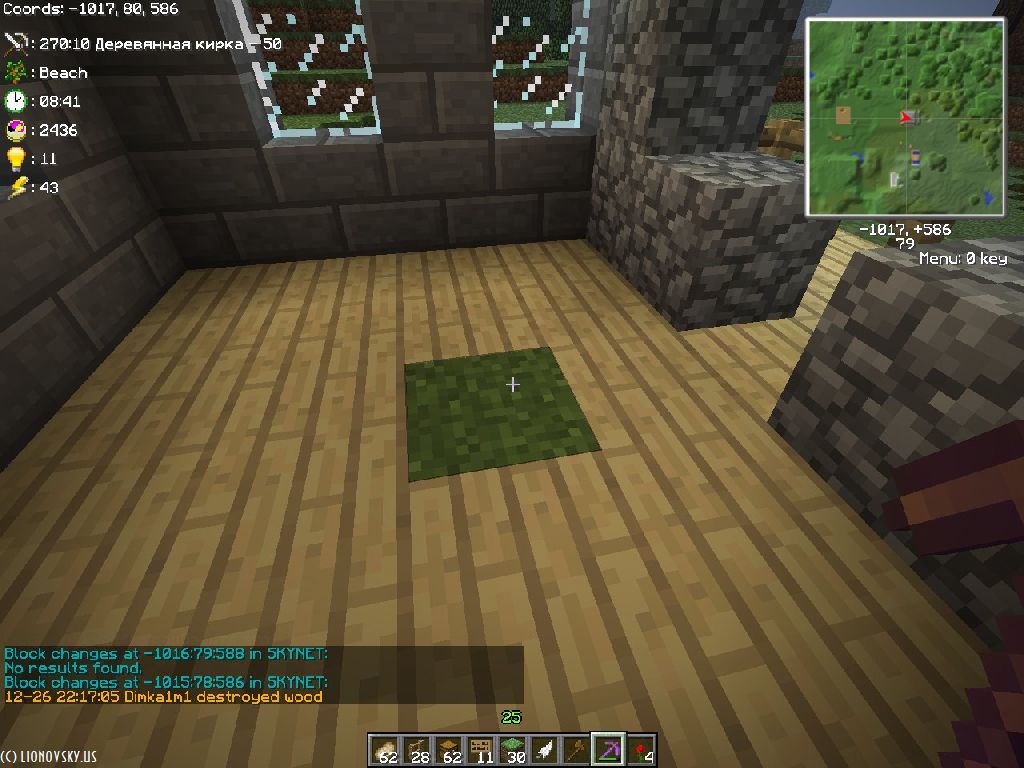1024x768 pixels.
Task: Pick the red rose hotbar slot
Action: 640,750
